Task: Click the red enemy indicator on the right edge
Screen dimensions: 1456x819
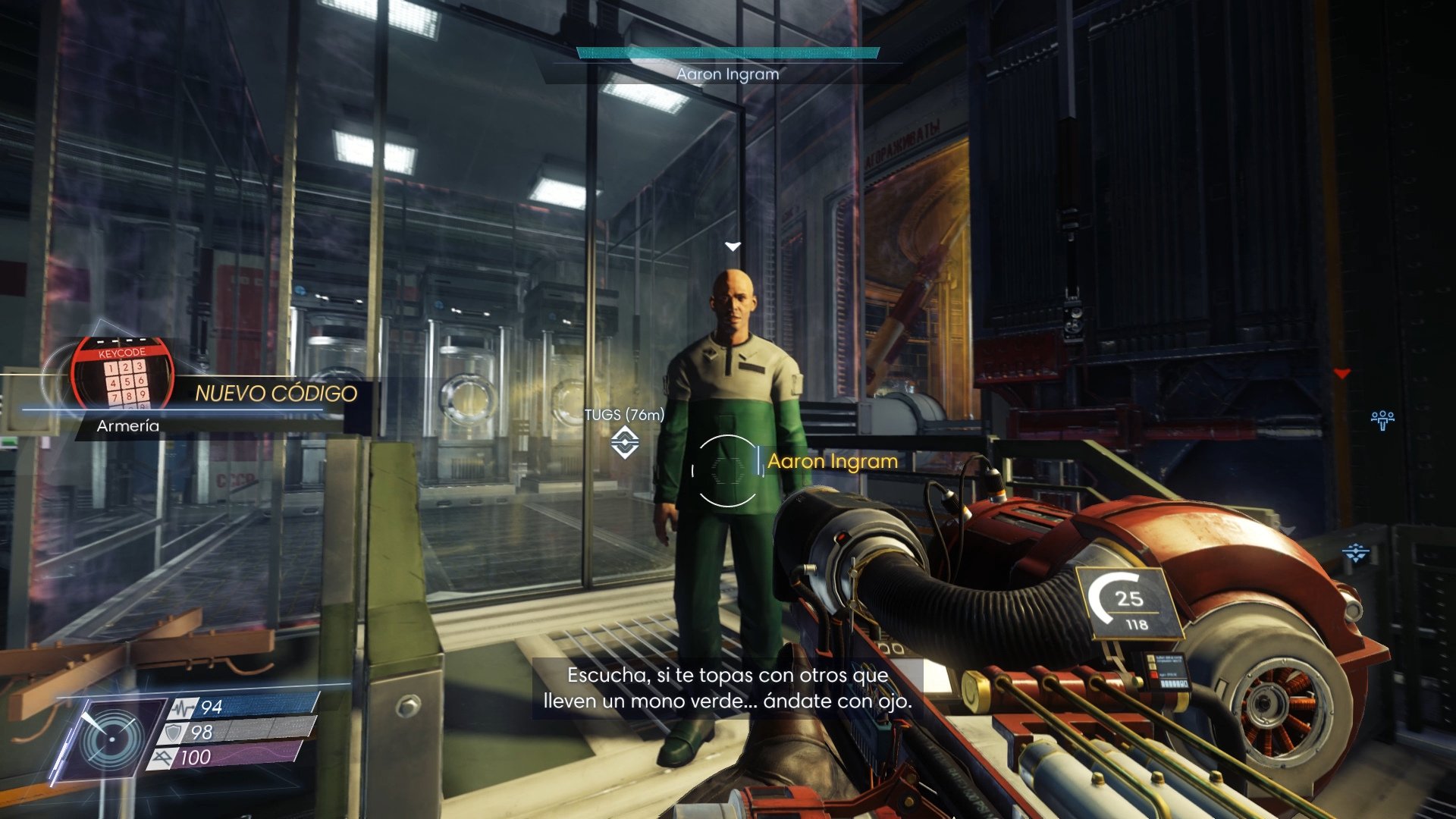Action: (1344, 372)
